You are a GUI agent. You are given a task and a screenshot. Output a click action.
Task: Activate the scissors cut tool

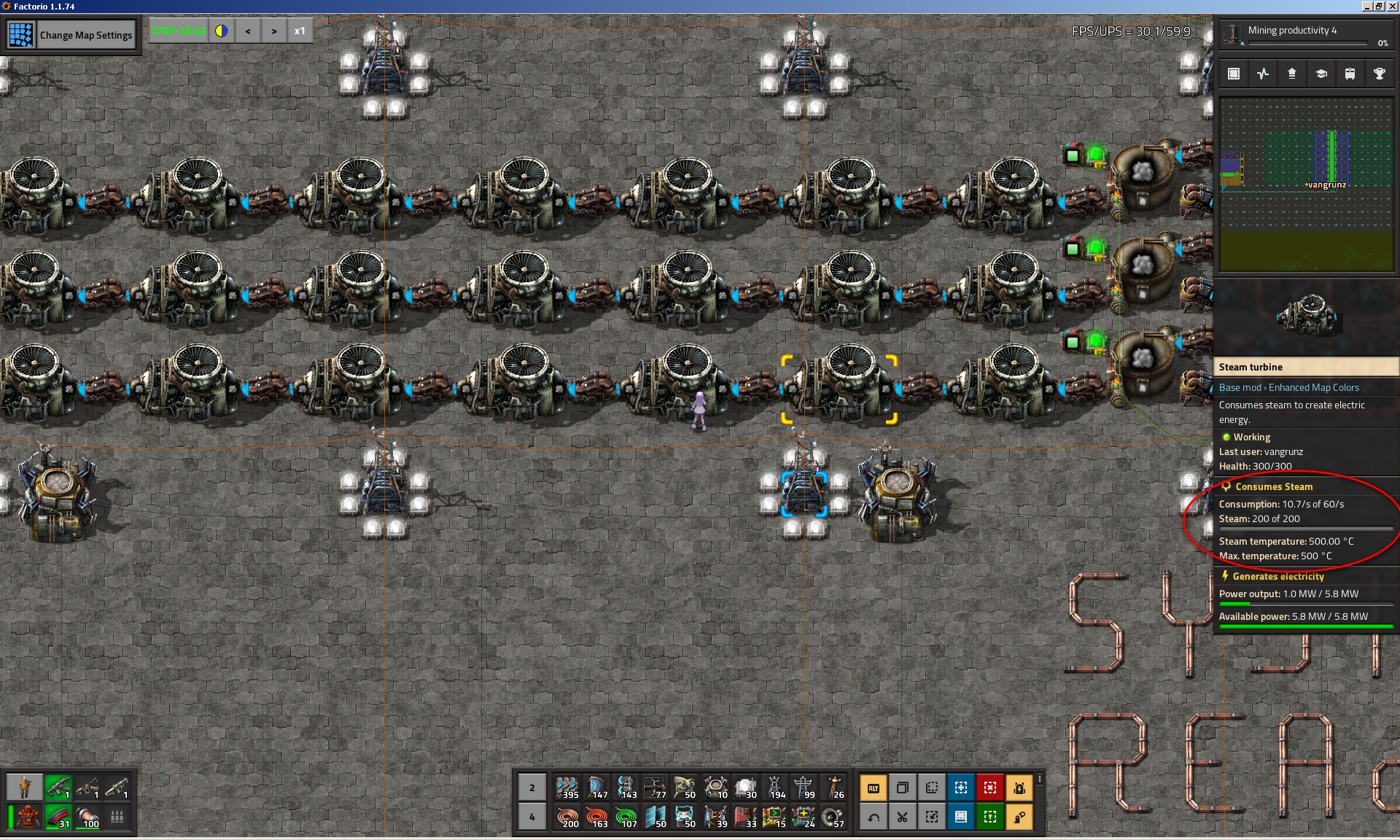903,817
